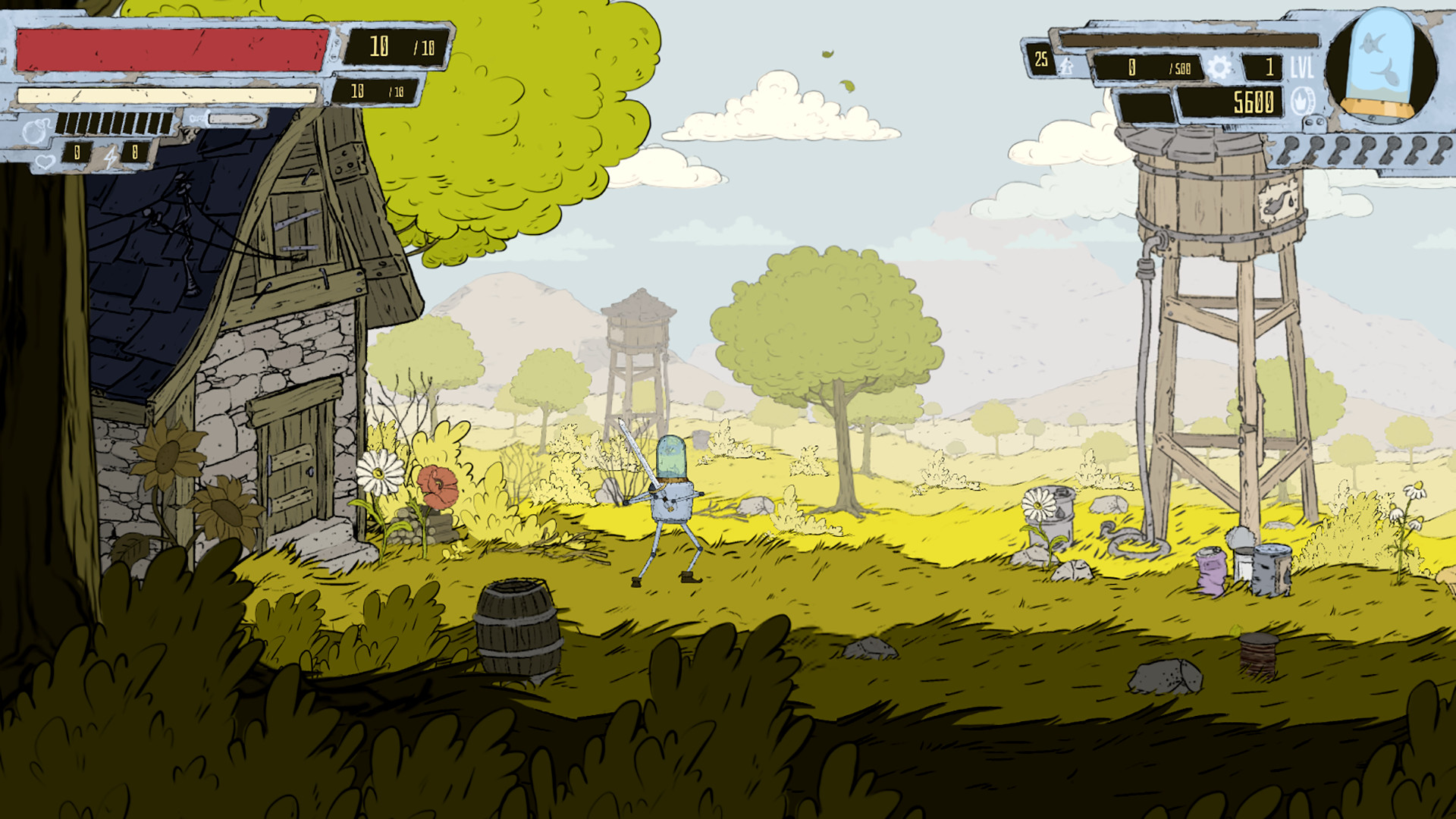Click the 5600 coin counter display
This screenshot has height=819, width=1456.
tap(1254, 101)
